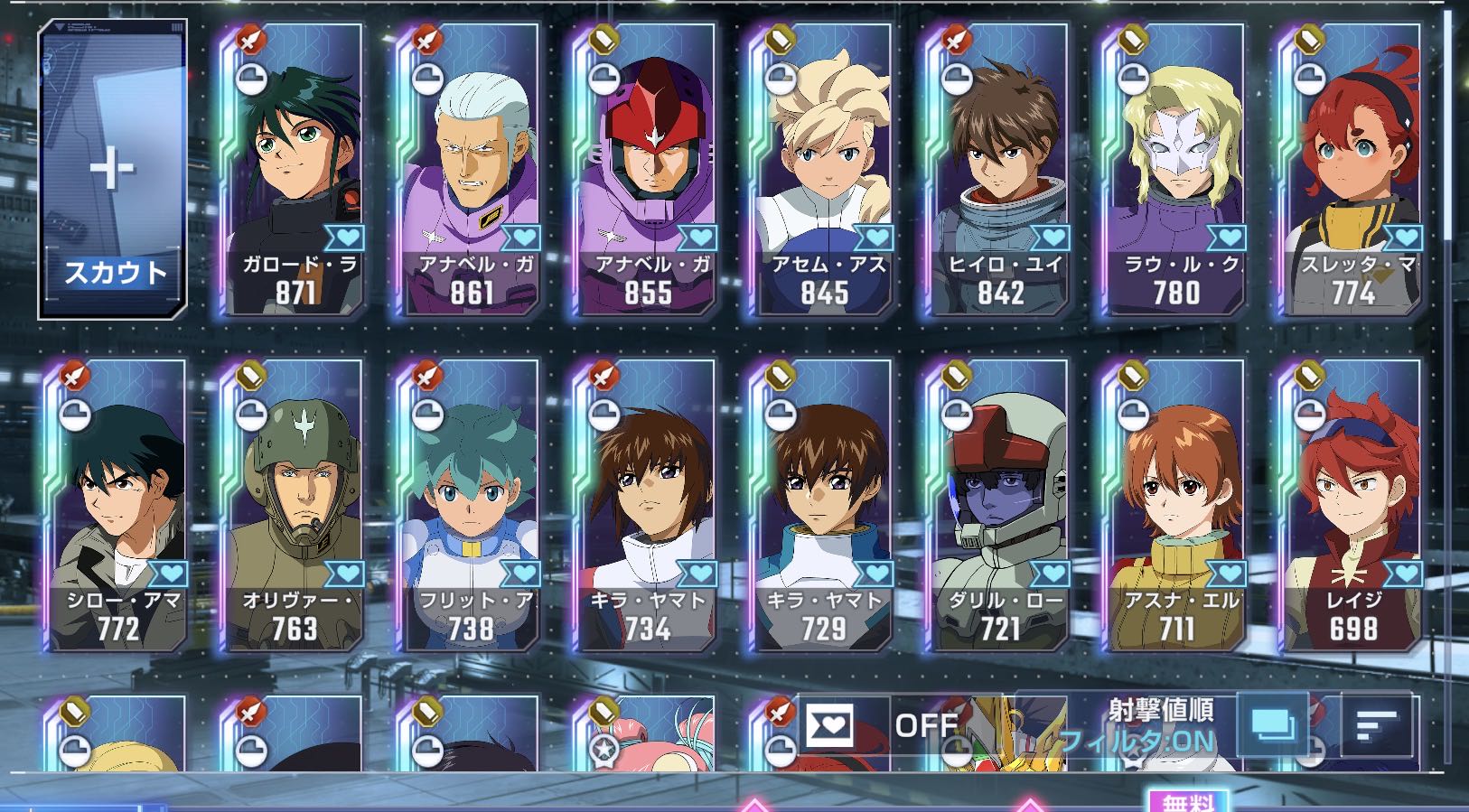The width and height of the screenshot is (1469, 812).
Task: Switch card display with the stacked-cards icon
Action: (1272, 724)
